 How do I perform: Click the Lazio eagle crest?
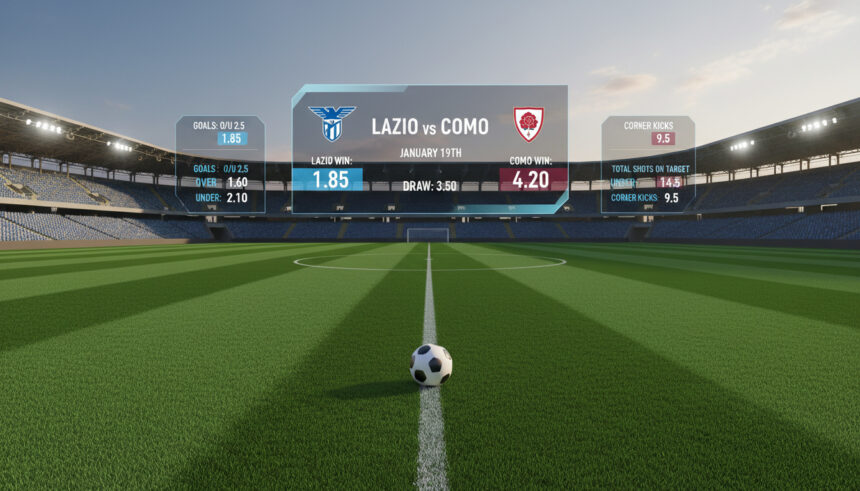tap(332, 123)
